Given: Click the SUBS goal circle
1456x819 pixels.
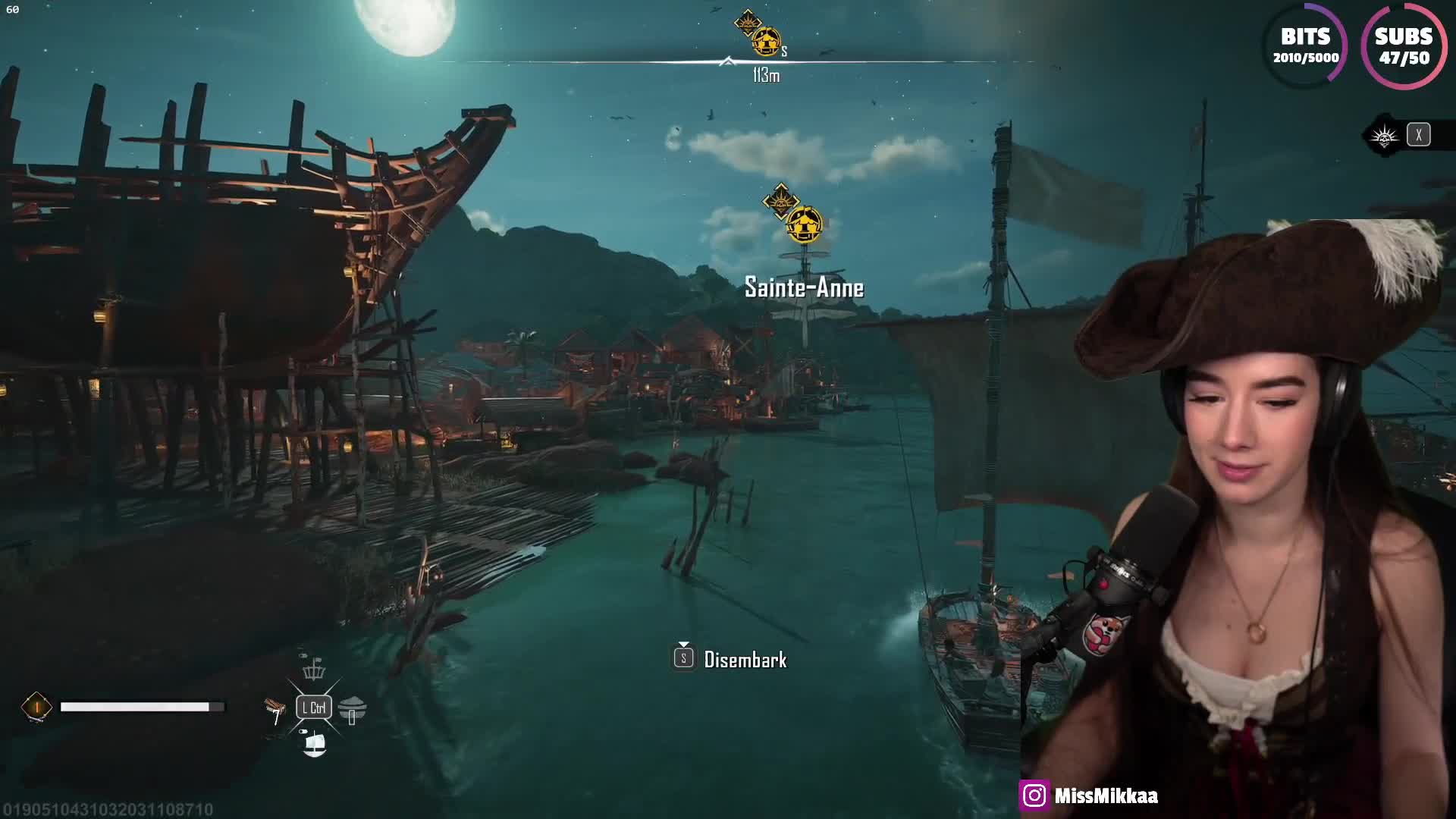Looking at the screenshot, I should click(1404, 45).
